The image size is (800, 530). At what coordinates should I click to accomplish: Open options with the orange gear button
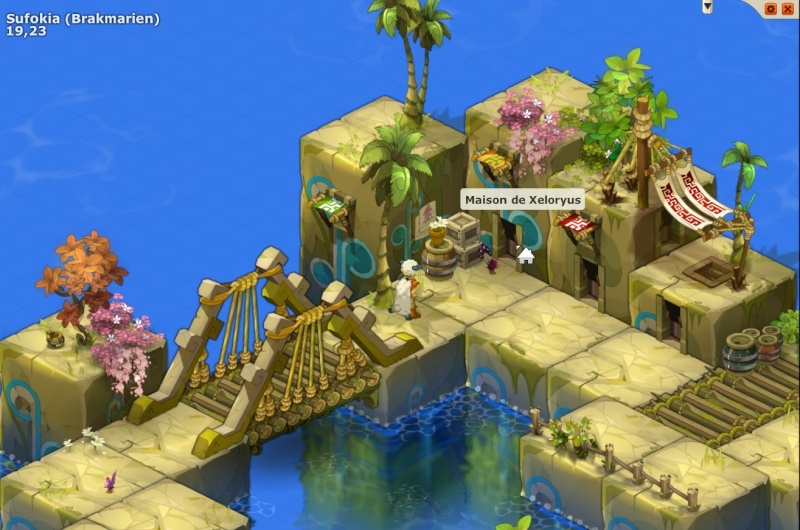click(770, 8)
